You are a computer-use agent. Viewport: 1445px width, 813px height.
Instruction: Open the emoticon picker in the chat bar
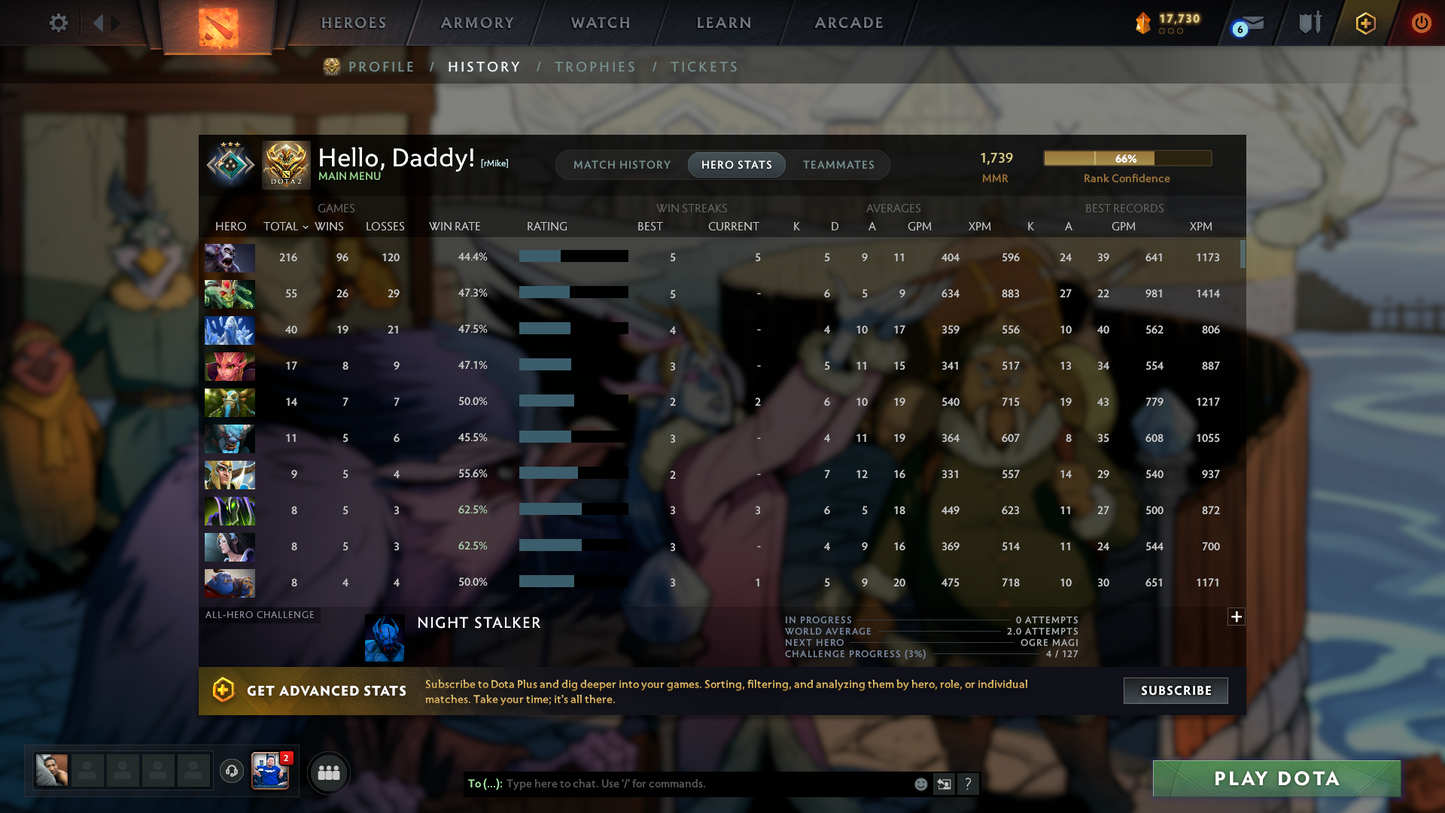point(920,784)
